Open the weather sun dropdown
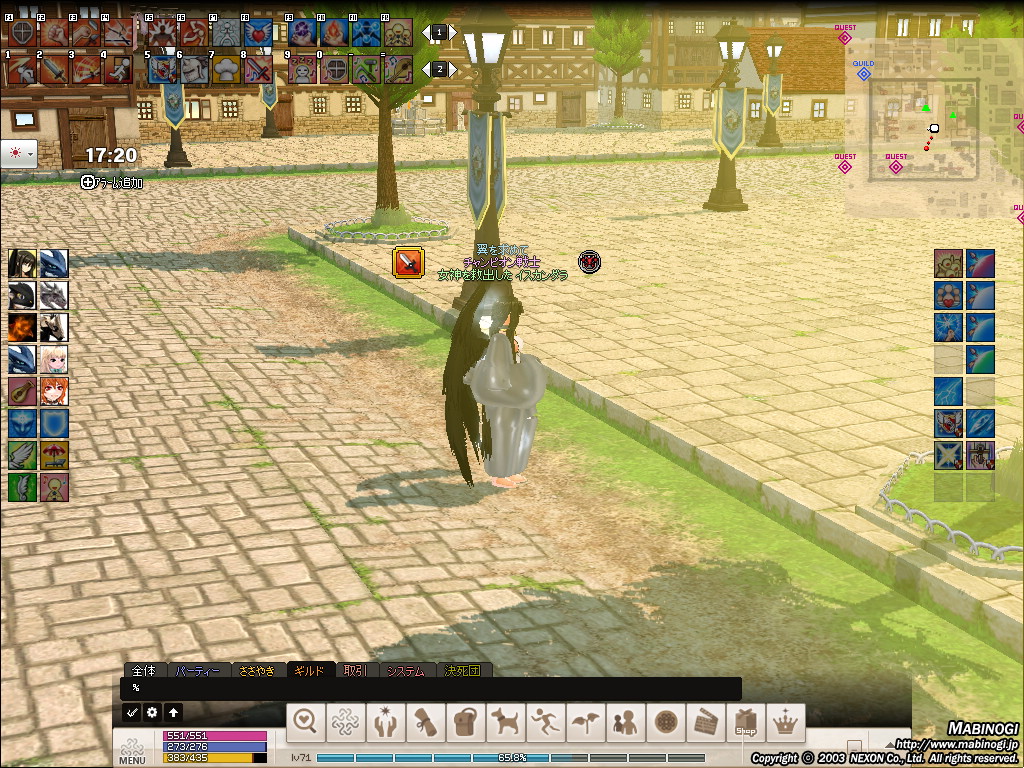The width and height of the screenshot is (1024, 768). point(20,154)
